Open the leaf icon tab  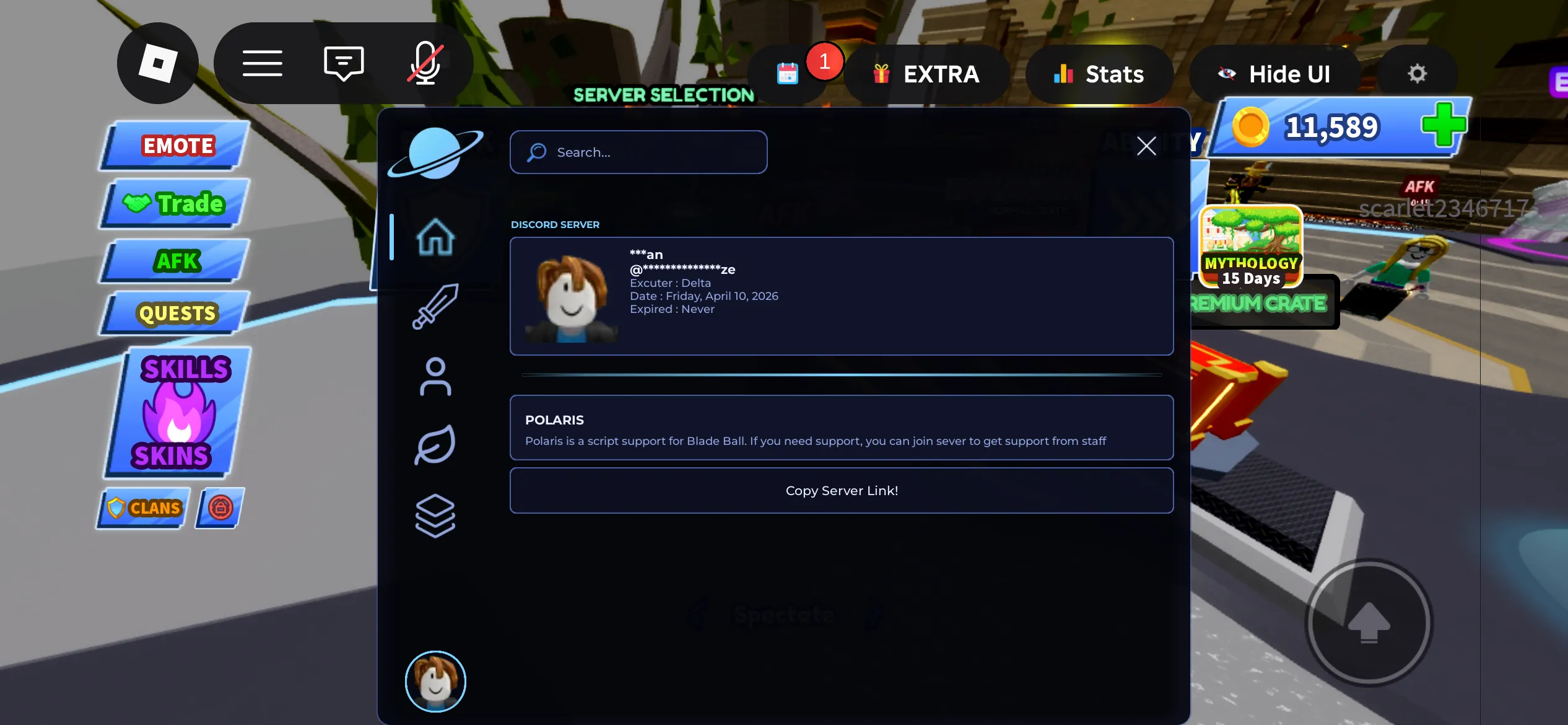coord(435,445)
